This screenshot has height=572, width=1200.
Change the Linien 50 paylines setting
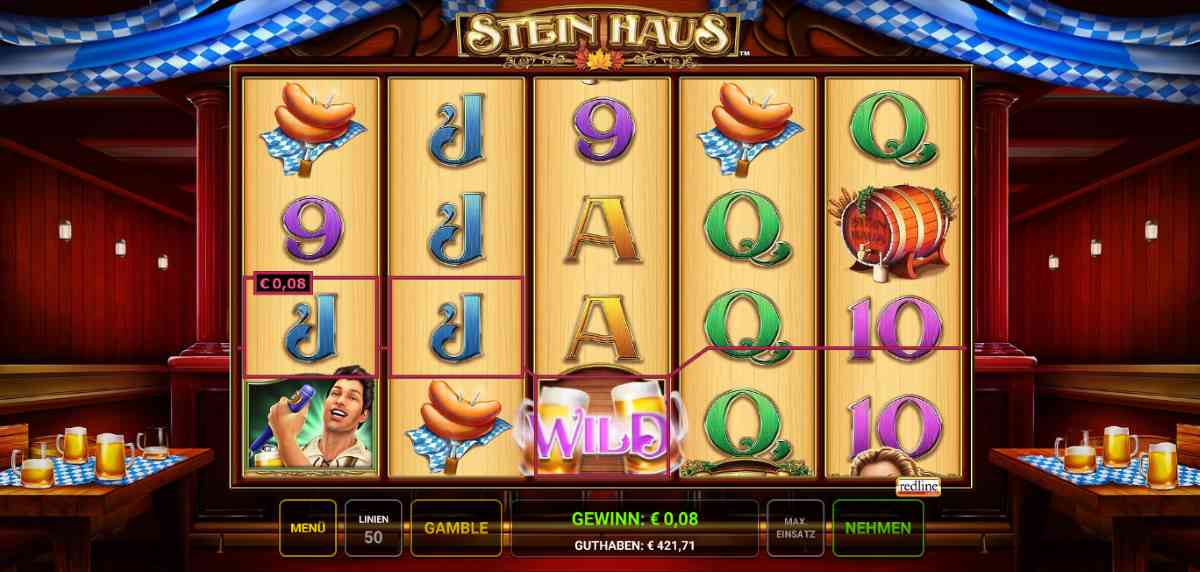[x=374, y=528]
